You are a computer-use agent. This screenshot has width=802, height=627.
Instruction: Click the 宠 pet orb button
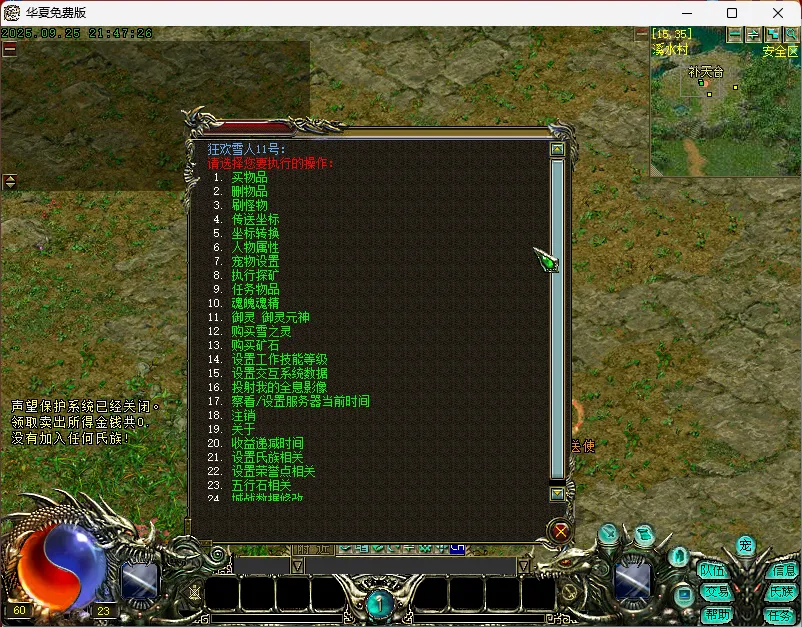pyautogui.click(x=745, y=545)
